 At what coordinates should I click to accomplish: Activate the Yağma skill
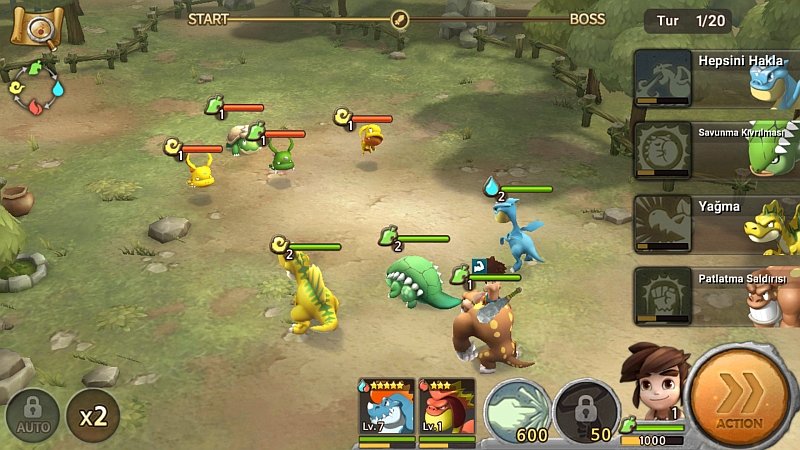pyautogui.click(x=715, y=225)
